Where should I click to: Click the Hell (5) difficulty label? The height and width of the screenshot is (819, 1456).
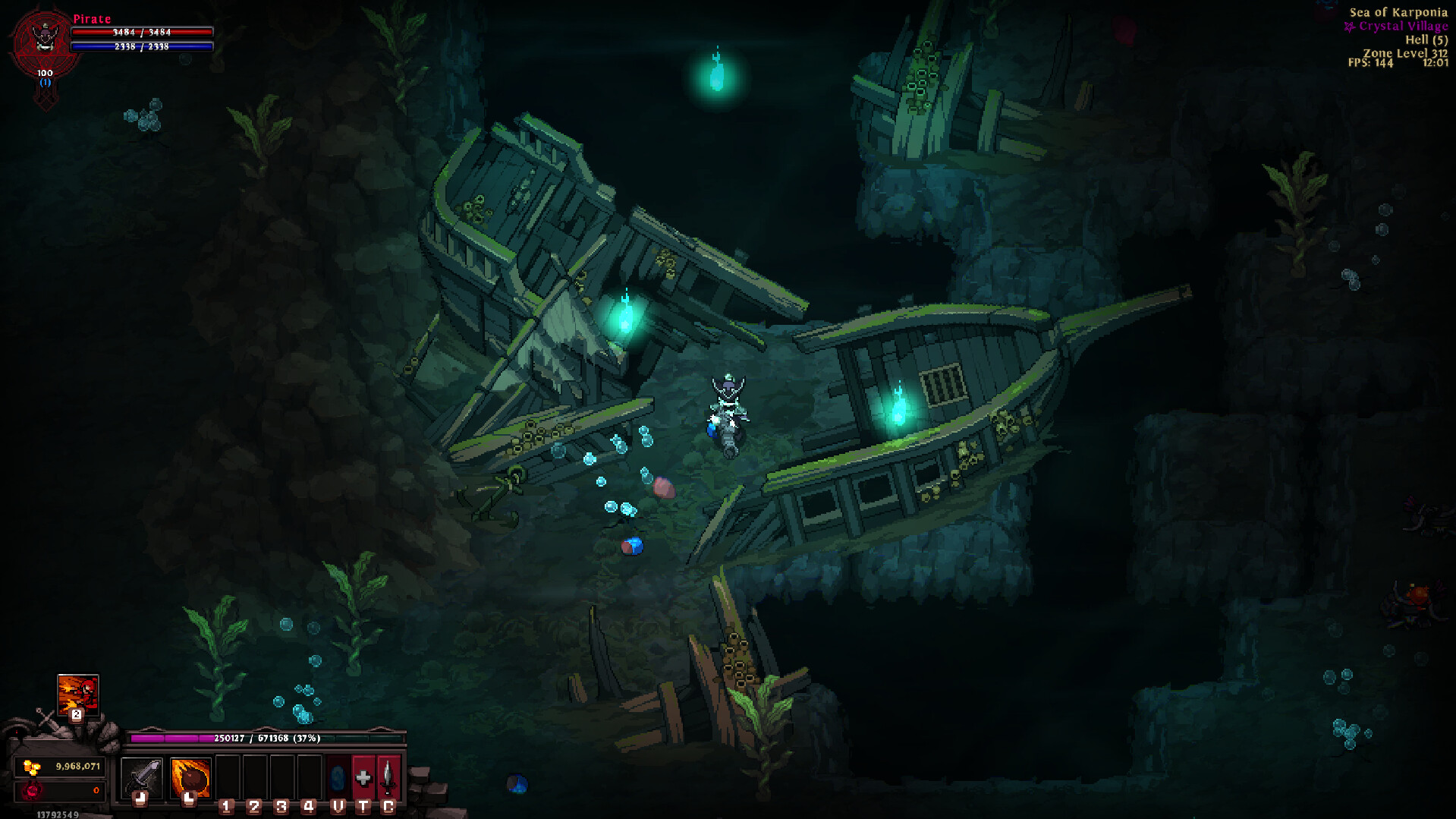1426,40
